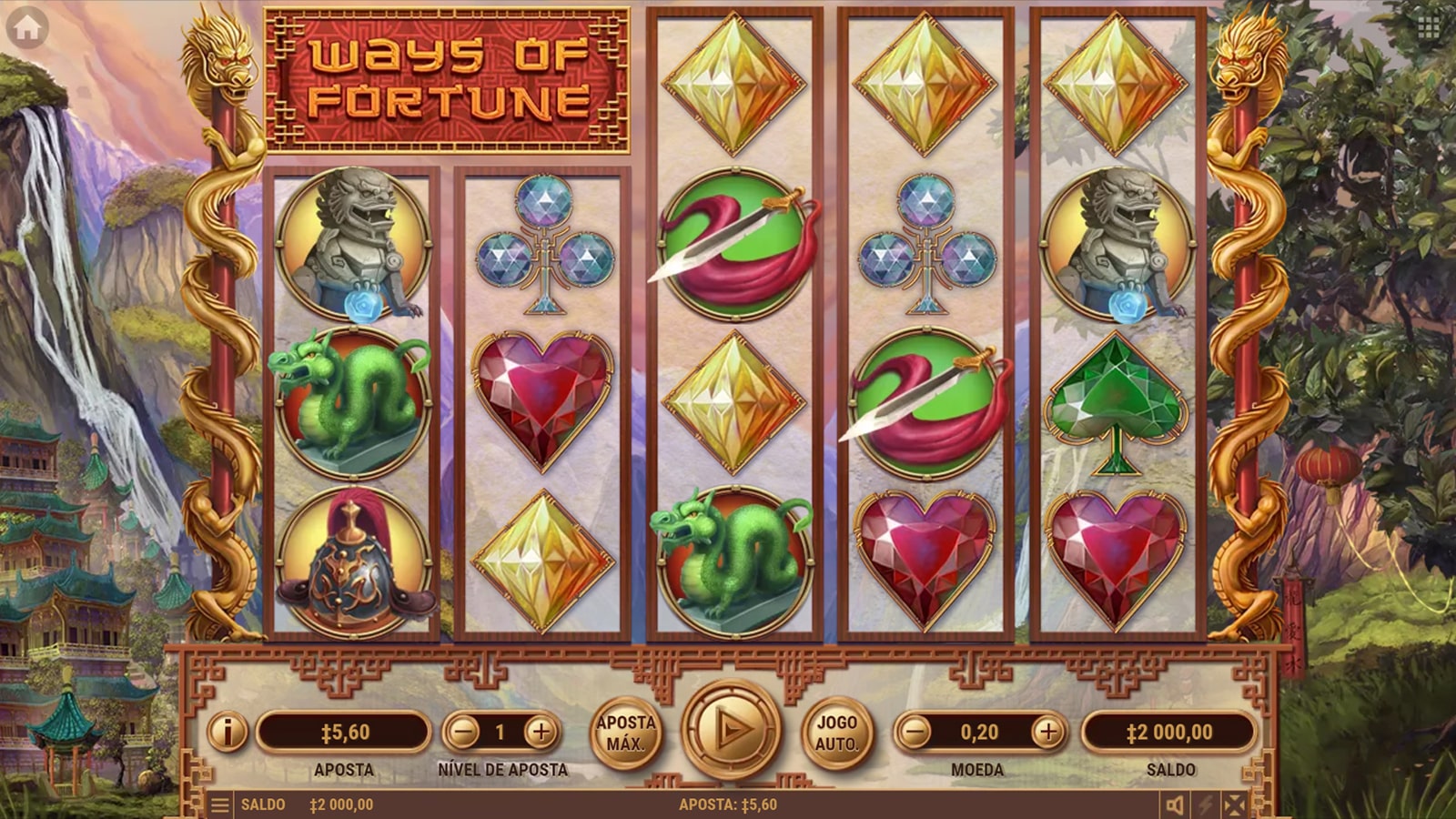Open the paytable info button
Screen dimensions: 1456x819
(227, 732)
